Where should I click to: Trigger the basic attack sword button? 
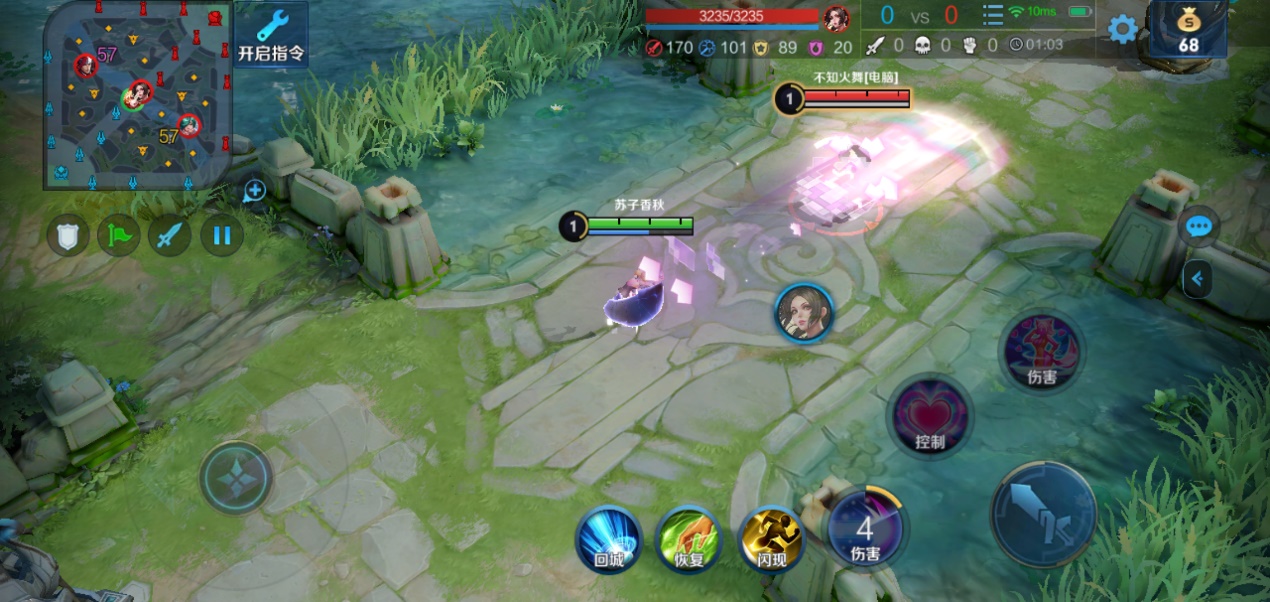click(1043, 514)
